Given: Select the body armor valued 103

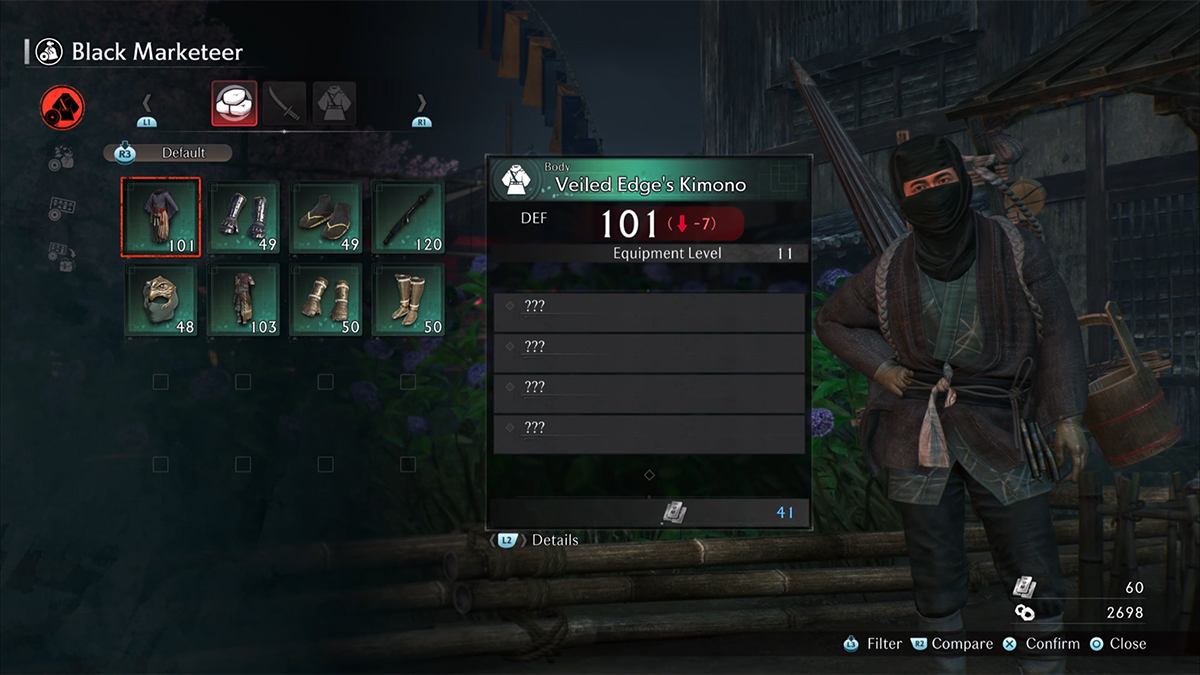Looking at the screenshot, I should click(244, 299).
